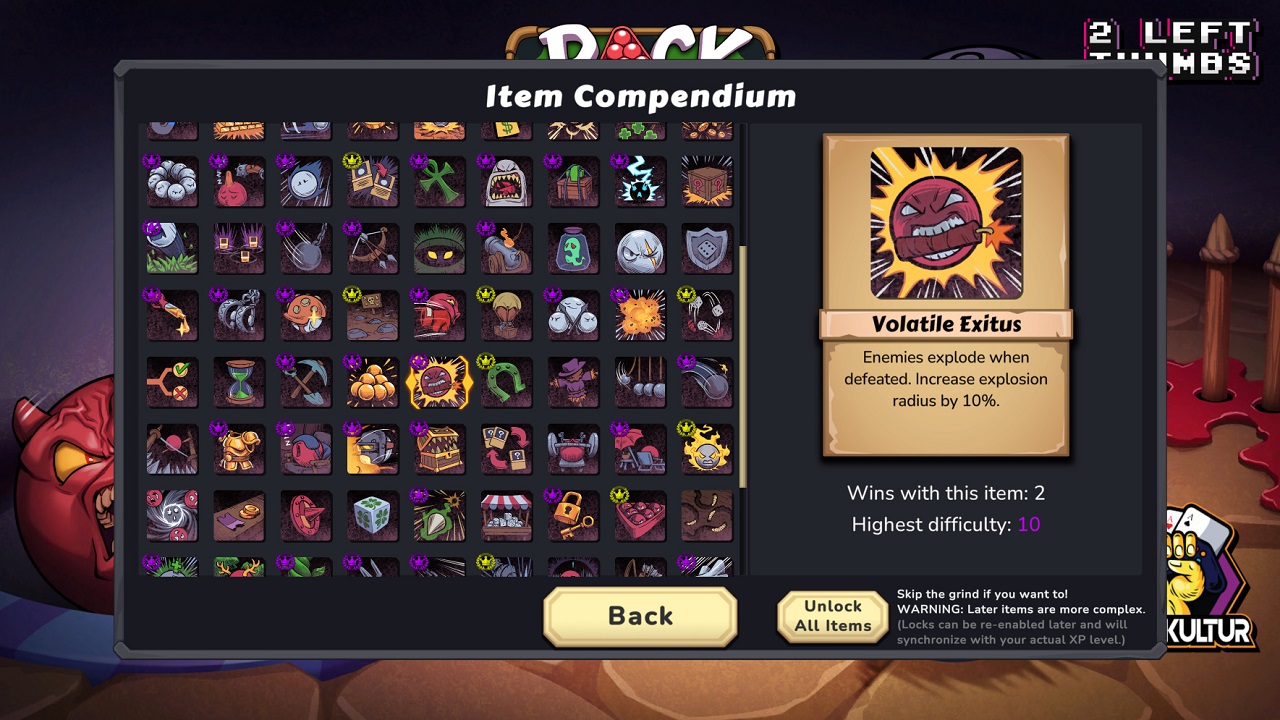This screenshot has width=1280, height=720.
Task: Select the dice shield item icon
Action: [706, 248]
